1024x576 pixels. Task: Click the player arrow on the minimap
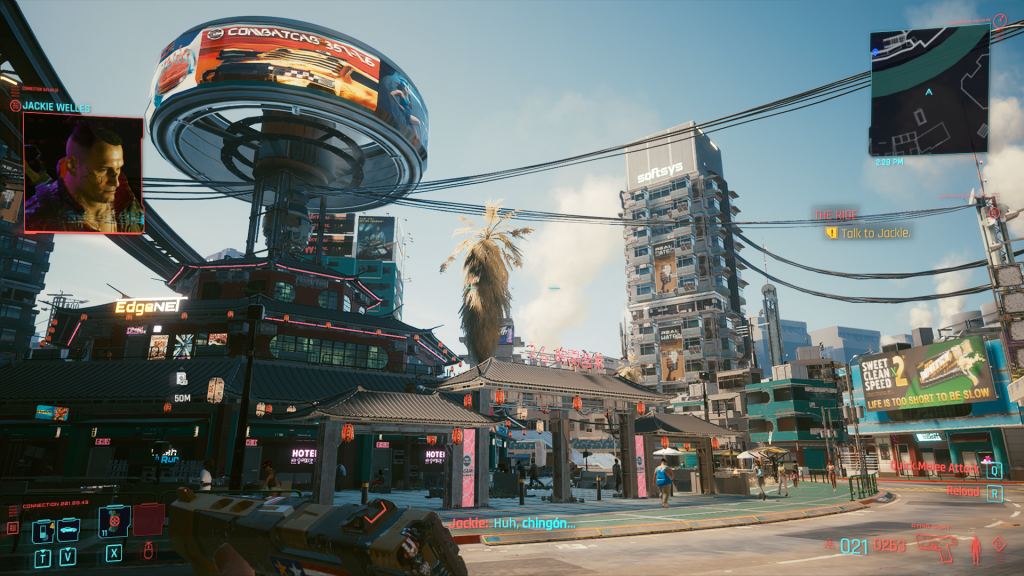point(929,91)
